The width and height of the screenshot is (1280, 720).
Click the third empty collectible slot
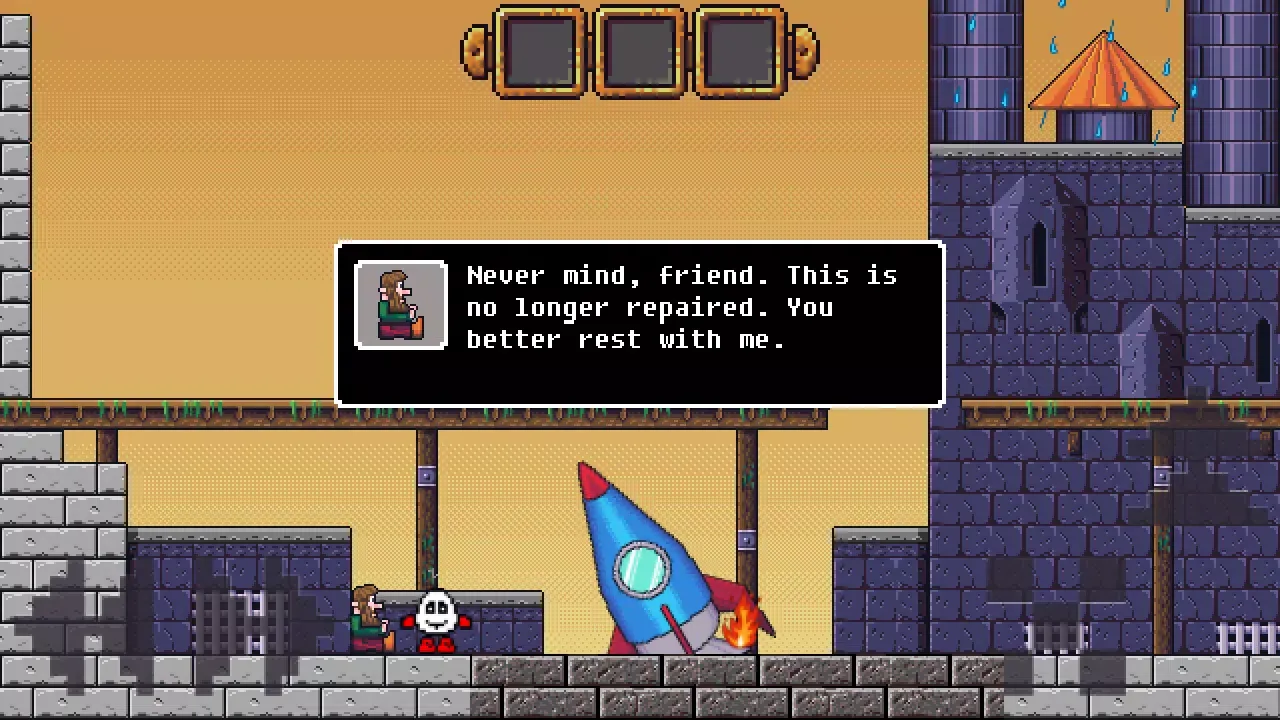pyautogui.click(x=740, y=52)
